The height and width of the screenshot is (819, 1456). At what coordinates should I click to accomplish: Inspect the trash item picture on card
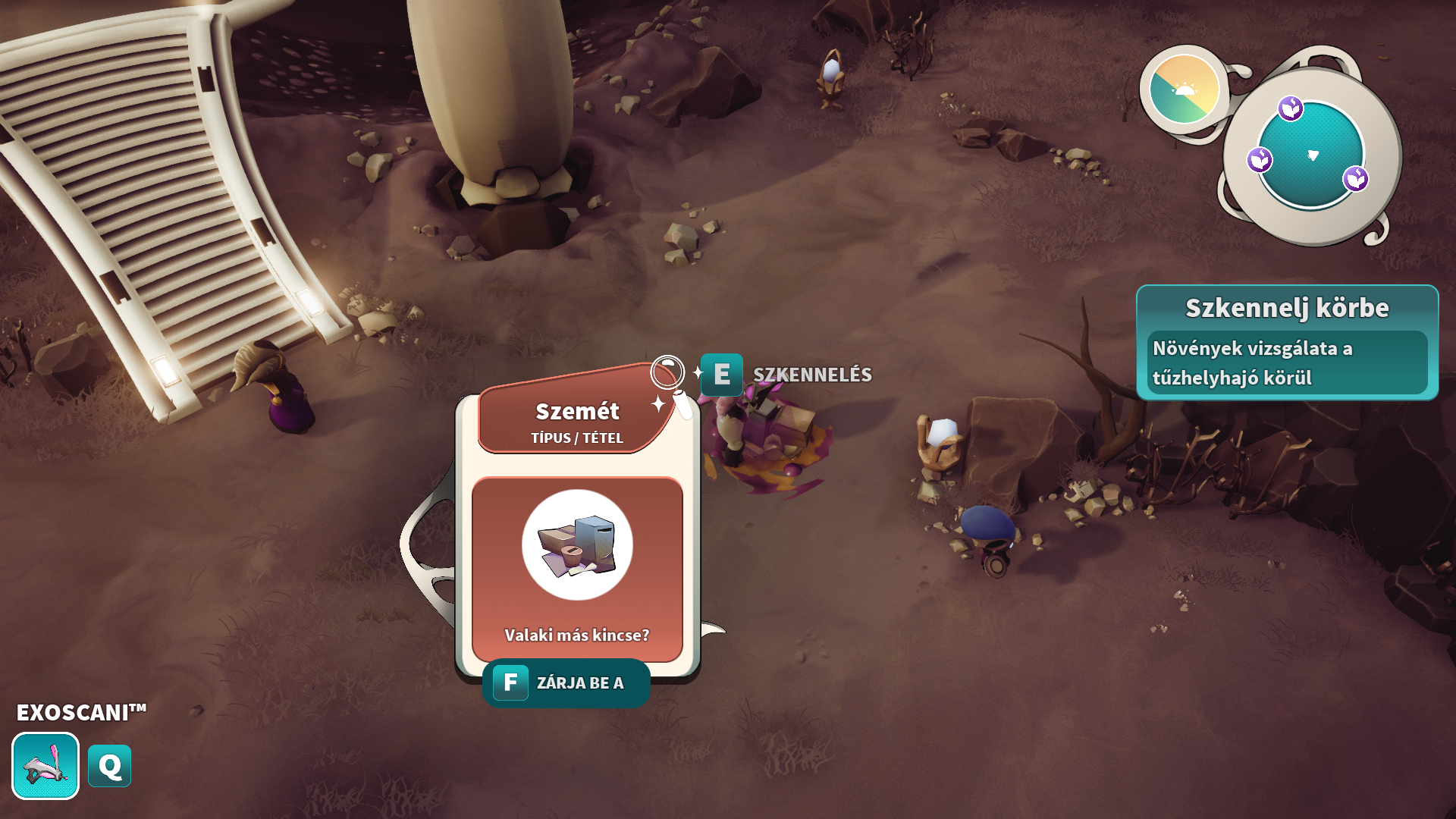pyautogui.click(x=577, y=544)
